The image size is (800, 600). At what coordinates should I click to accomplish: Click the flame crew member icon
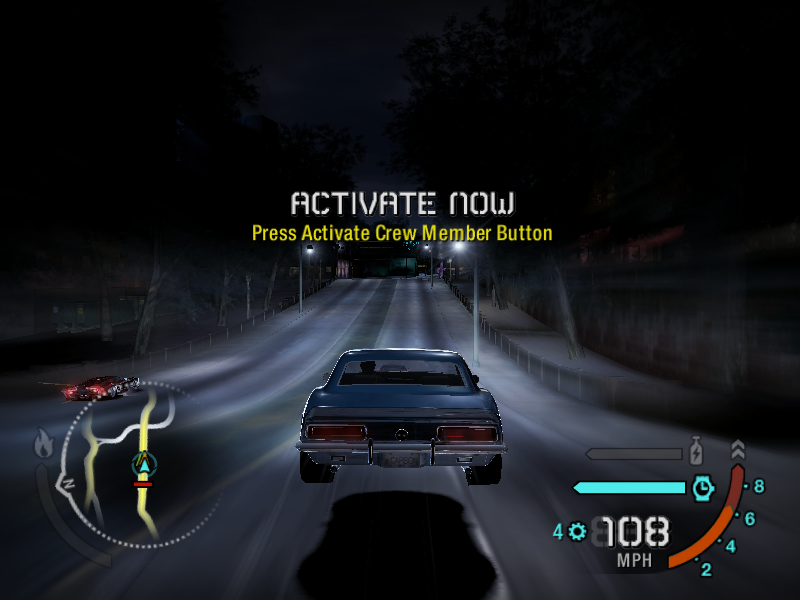pos(43,443)
